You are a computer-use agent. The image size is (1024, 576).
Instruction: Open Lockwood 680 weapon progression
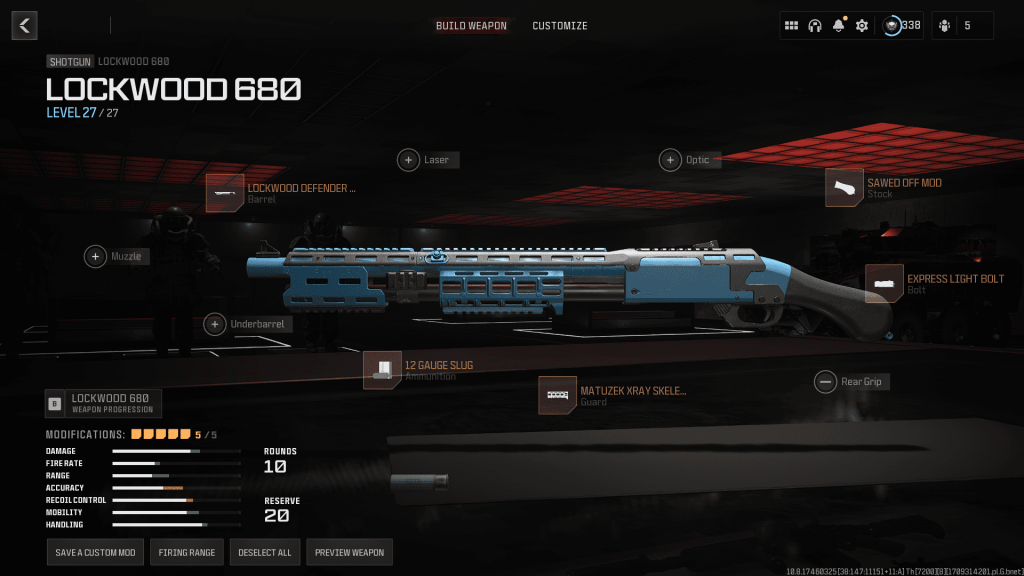pos(104,404)
